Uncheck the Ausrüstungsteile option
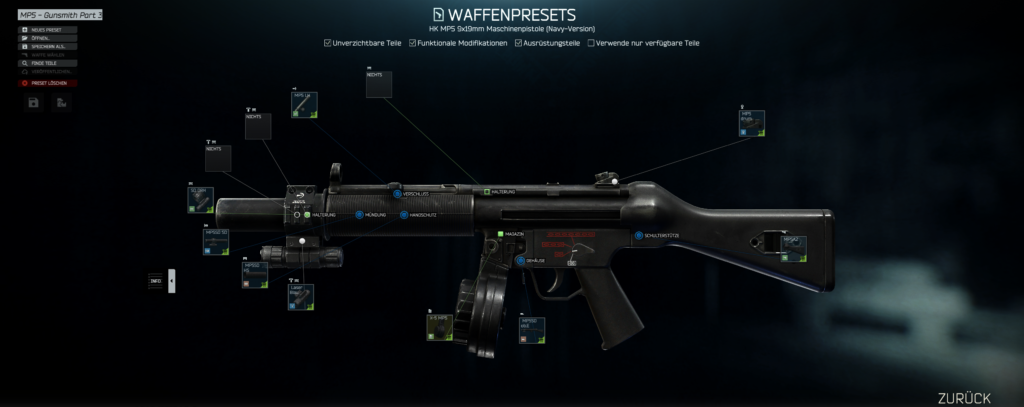Viewport: 1024px width, 407px height. [518, 43]
